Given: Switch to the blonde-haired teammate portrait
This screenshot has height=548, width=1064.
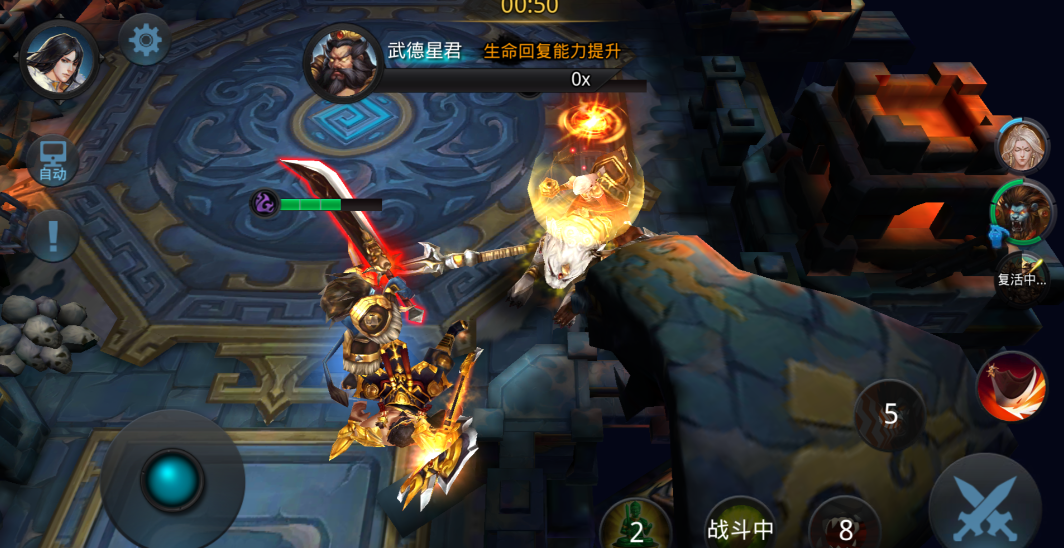Looking at the screenshot, I should click(x=1022, y=146).
